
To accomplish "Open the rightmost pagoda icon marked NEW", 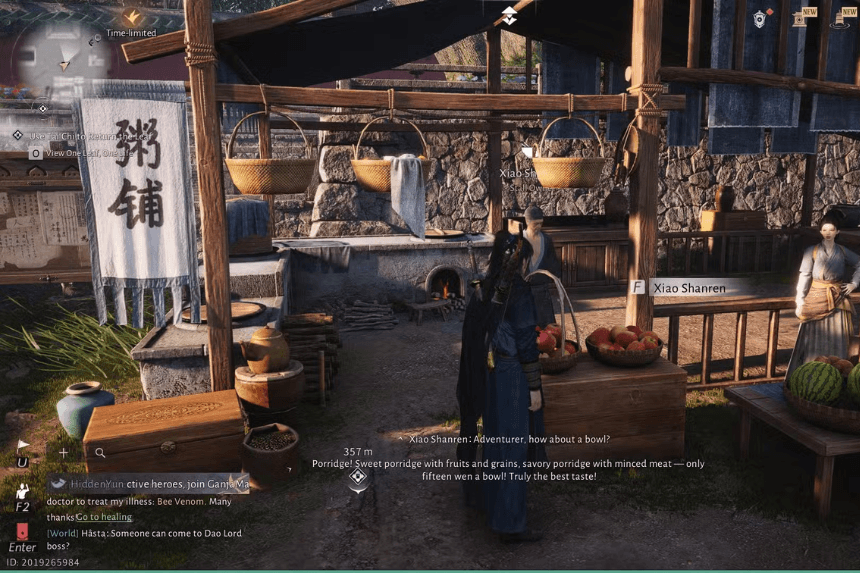I will [838, 18].
